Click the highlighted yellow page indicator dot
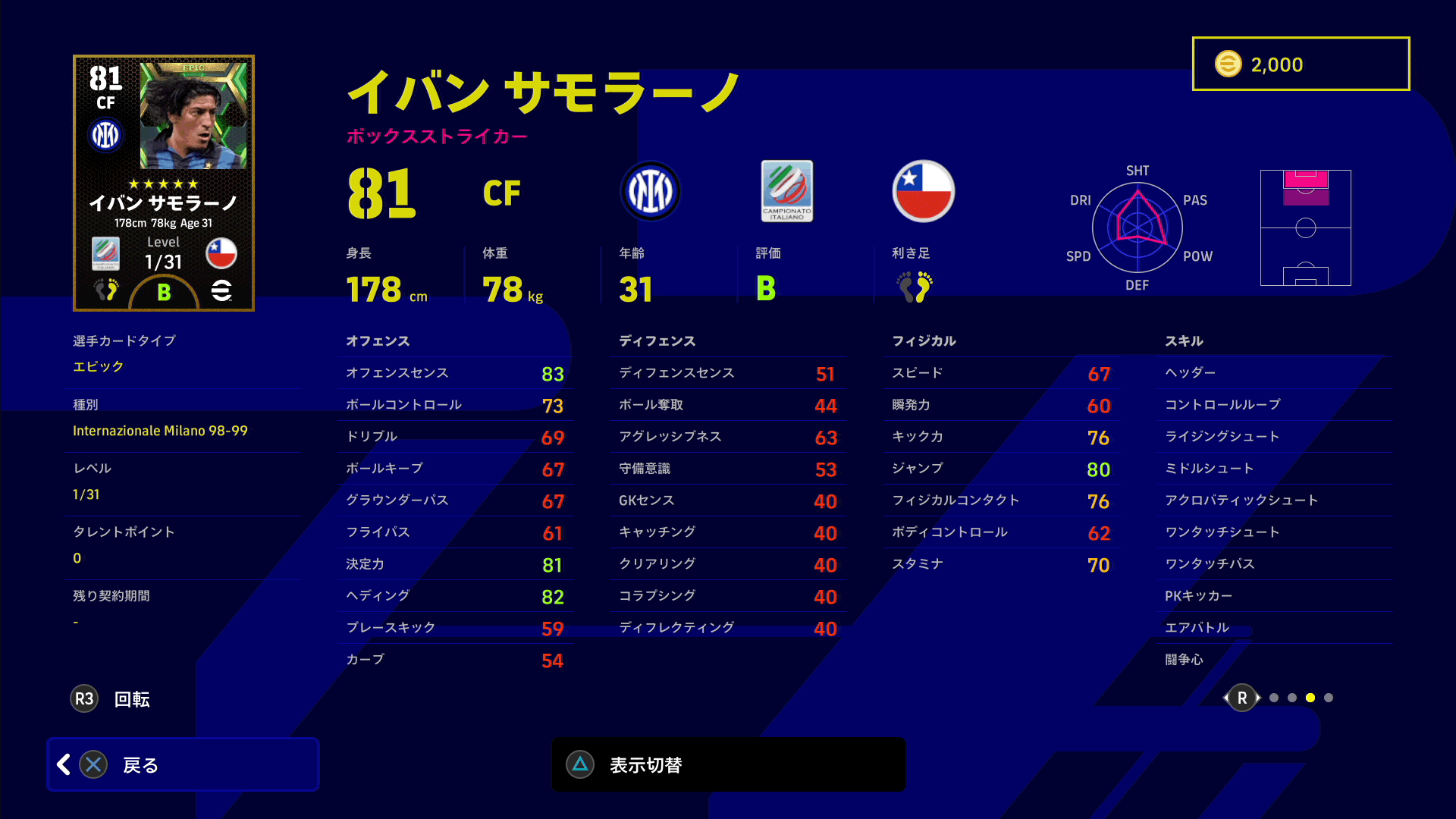This screenshot has width=1456, height=819. pyautogui.click(x=1310, y=698)
